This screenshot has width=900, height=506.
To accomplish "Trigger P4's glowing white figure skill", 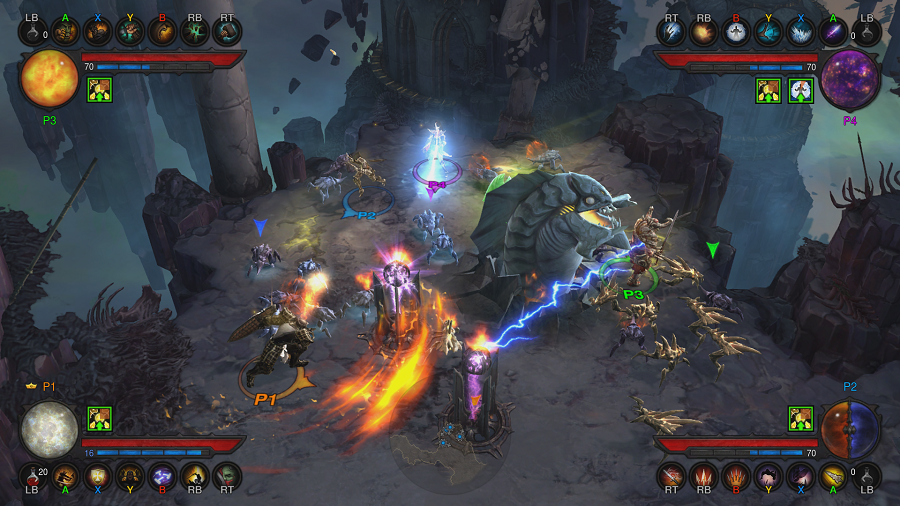I will (x=736, y=33).
